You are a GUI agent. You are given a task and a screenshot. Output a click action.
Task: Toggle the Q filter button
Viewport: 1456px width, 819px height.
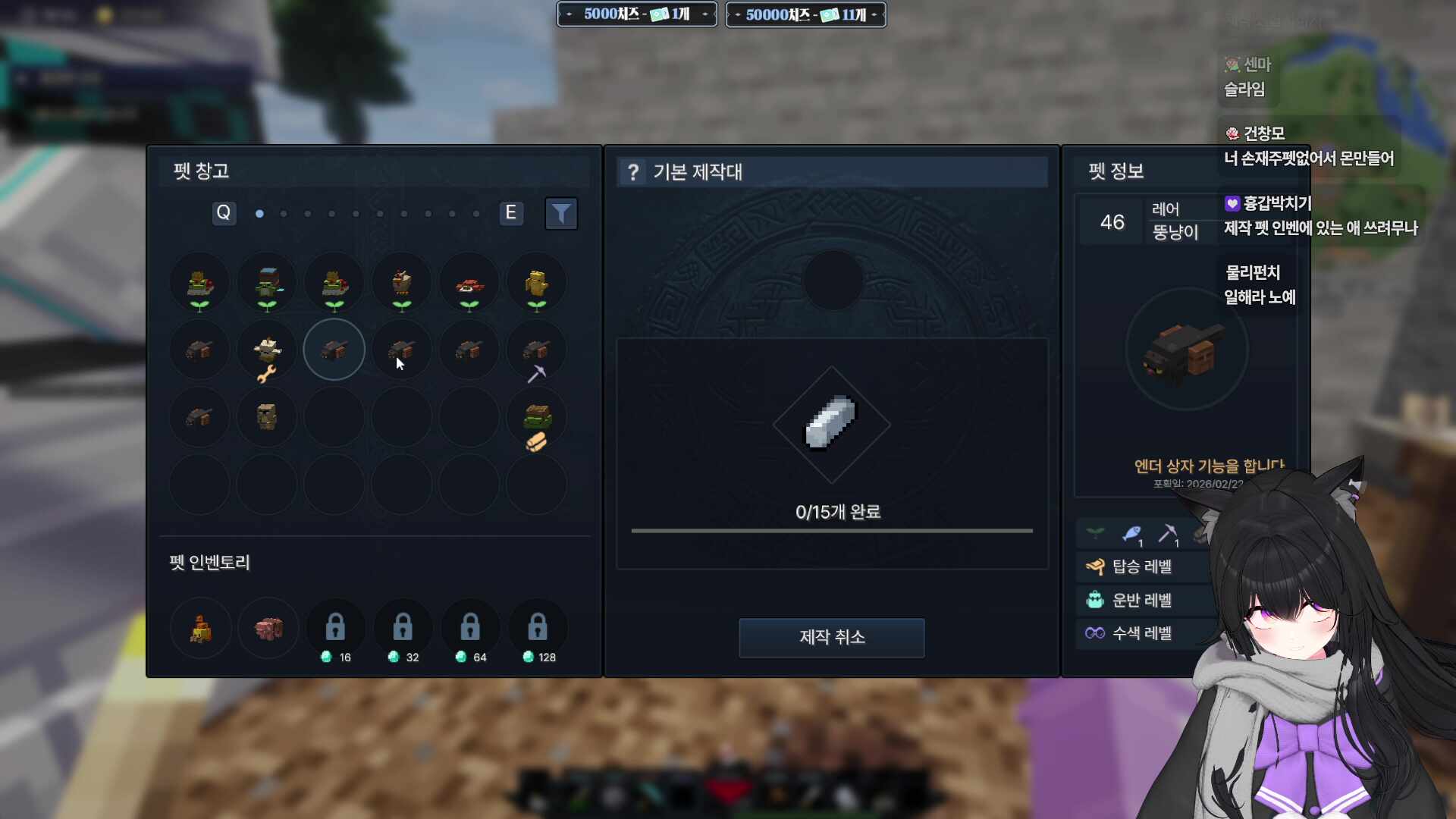(224, 214)
